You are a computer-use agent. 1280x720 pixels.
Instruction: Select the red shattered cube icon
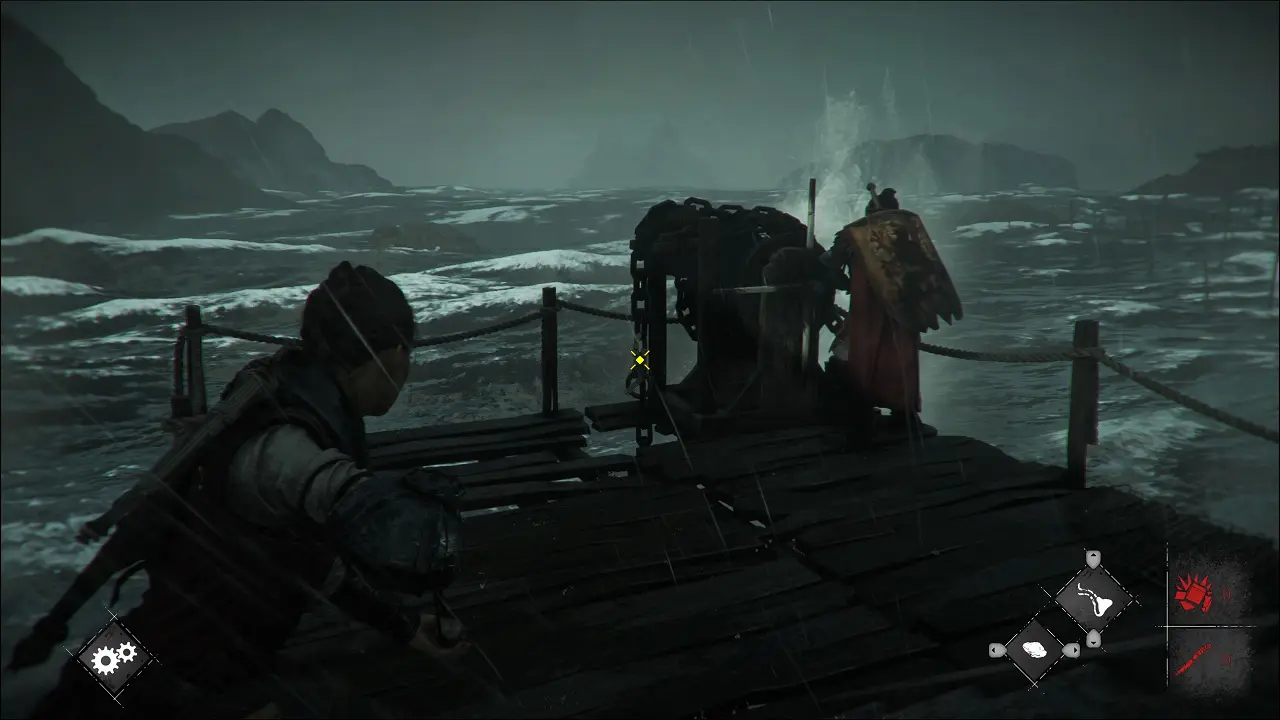point(1193,593)
